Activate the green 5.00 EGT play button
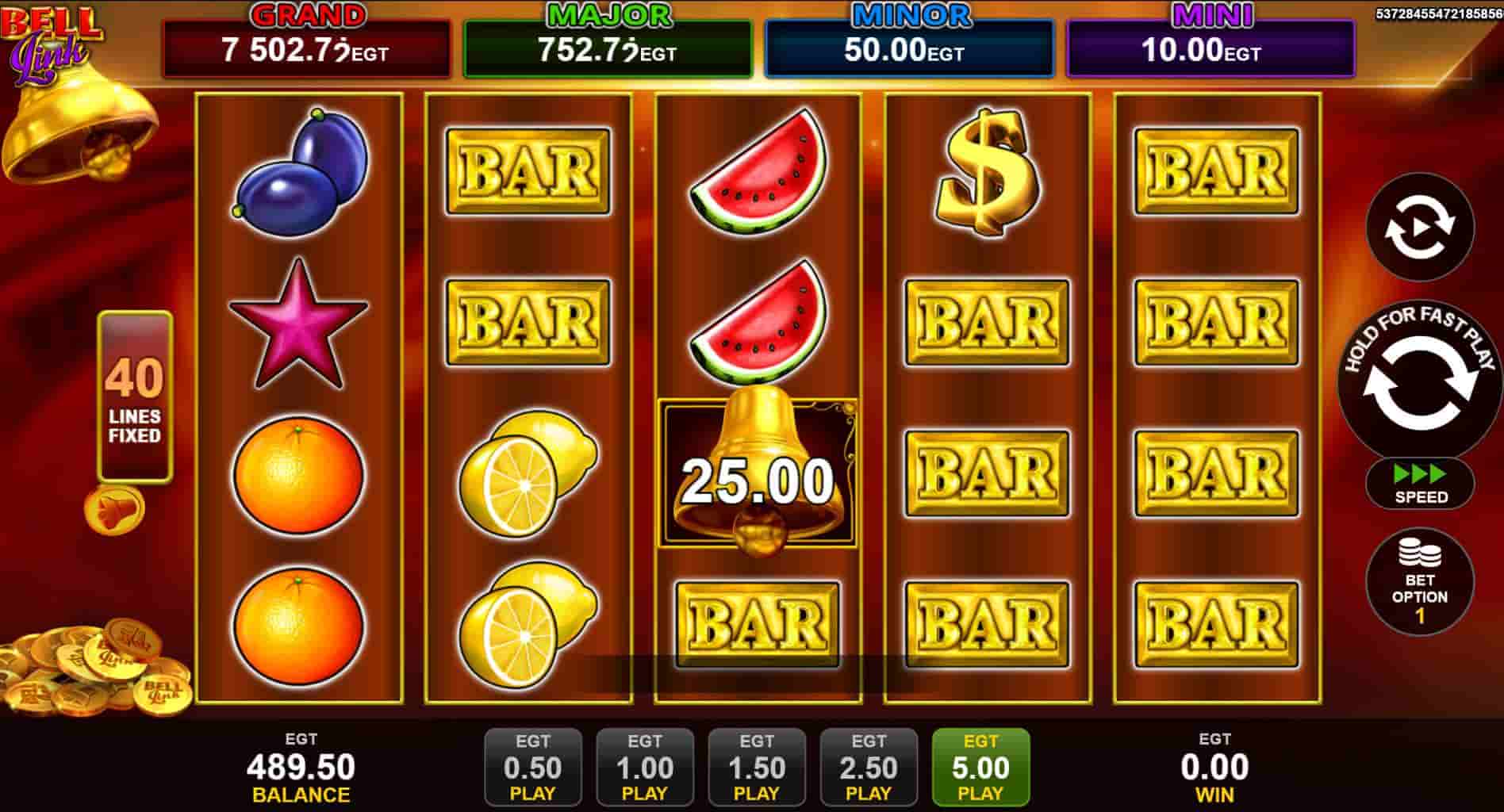Viewport: 1504px width, 812px height. (980, 767)
